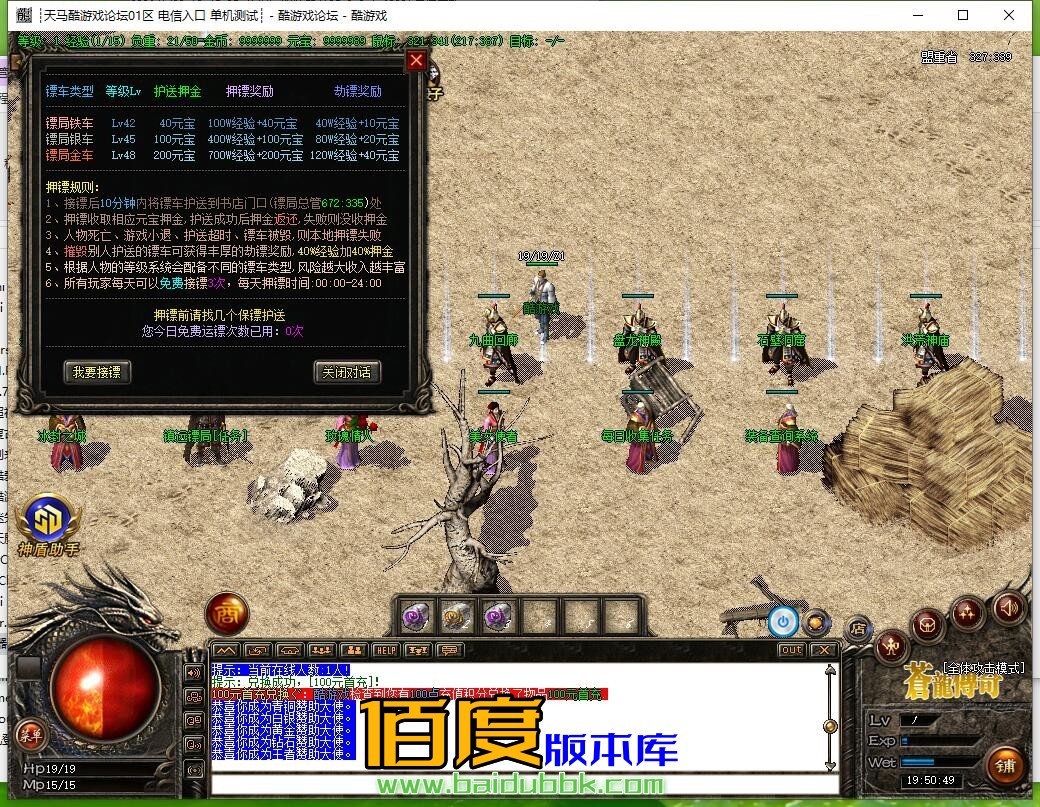The height and width of the screenshot is (807, 1040).
Task: Select the first purple scroll hotbar slot
Action: pyautogui.click(x=415, y=616)
